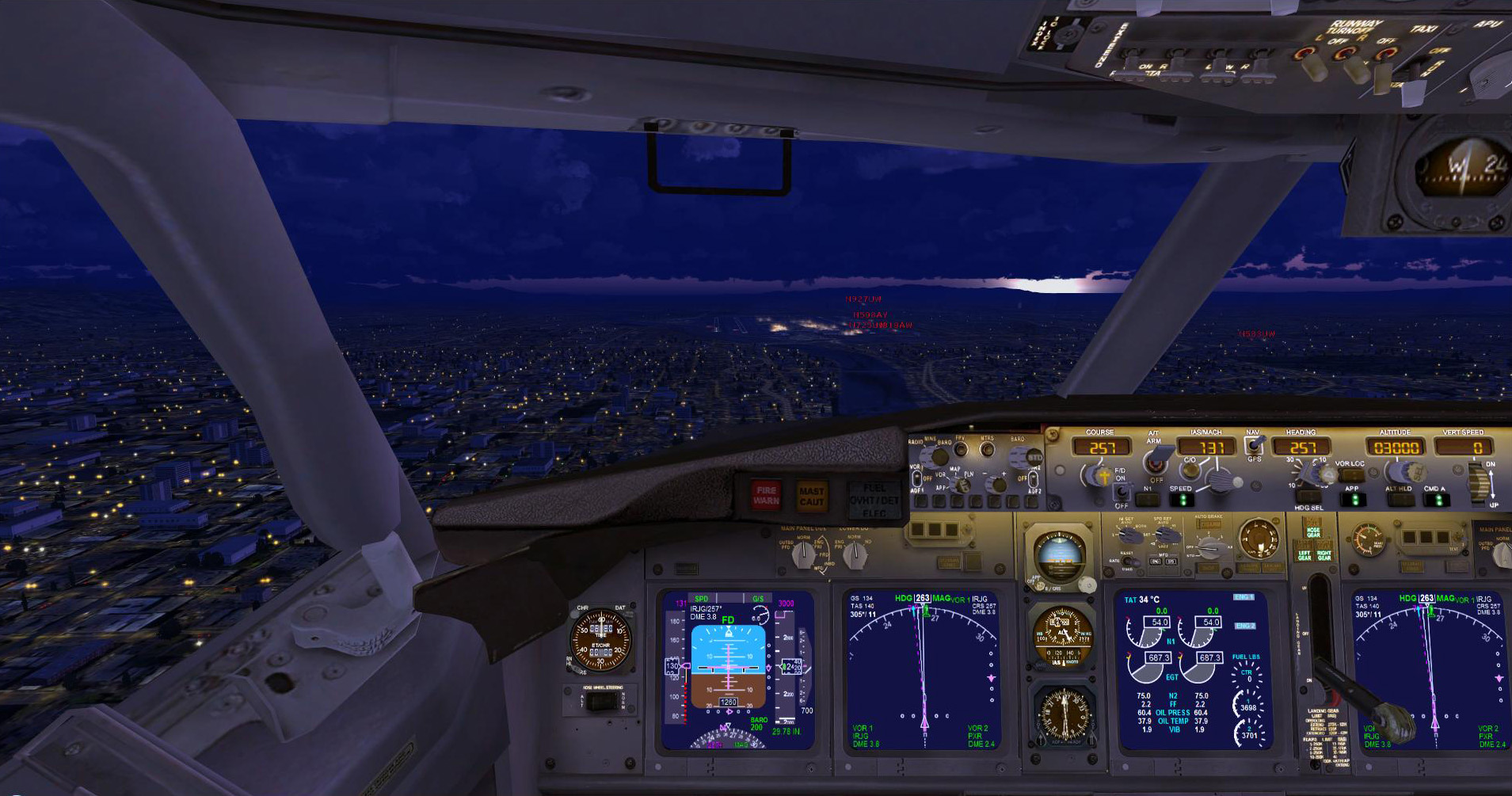Click the FPV button on EFIS panel
This screenshot has width=1512, height=796.
[960, 449]
